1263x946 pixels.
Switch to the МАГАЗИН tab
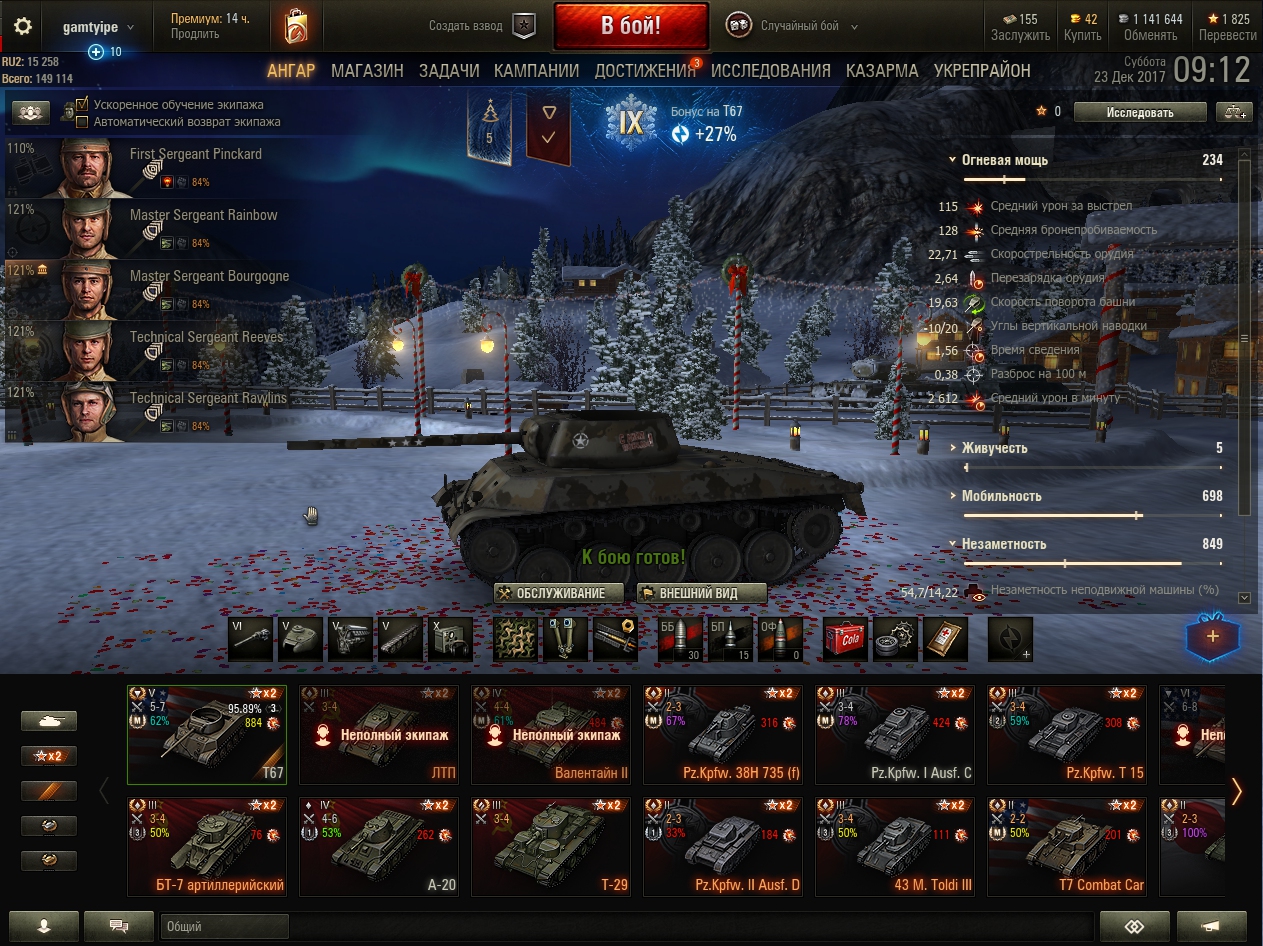click(367, 71)
